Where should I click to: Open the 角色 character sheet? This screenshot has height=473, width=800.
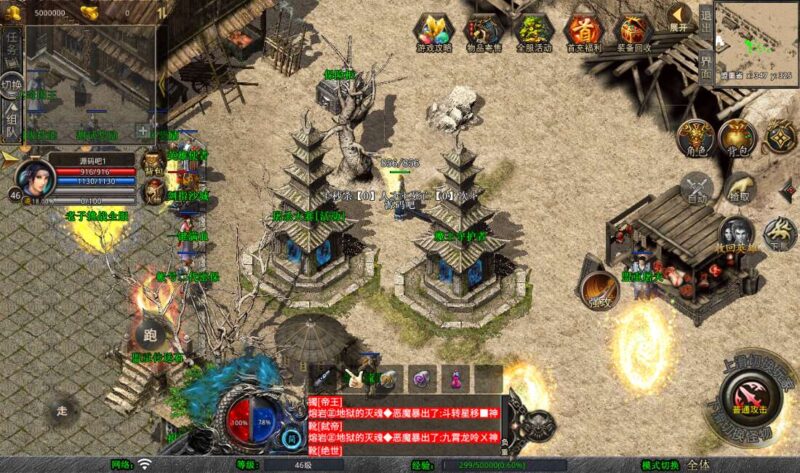(x=694, y=140)
